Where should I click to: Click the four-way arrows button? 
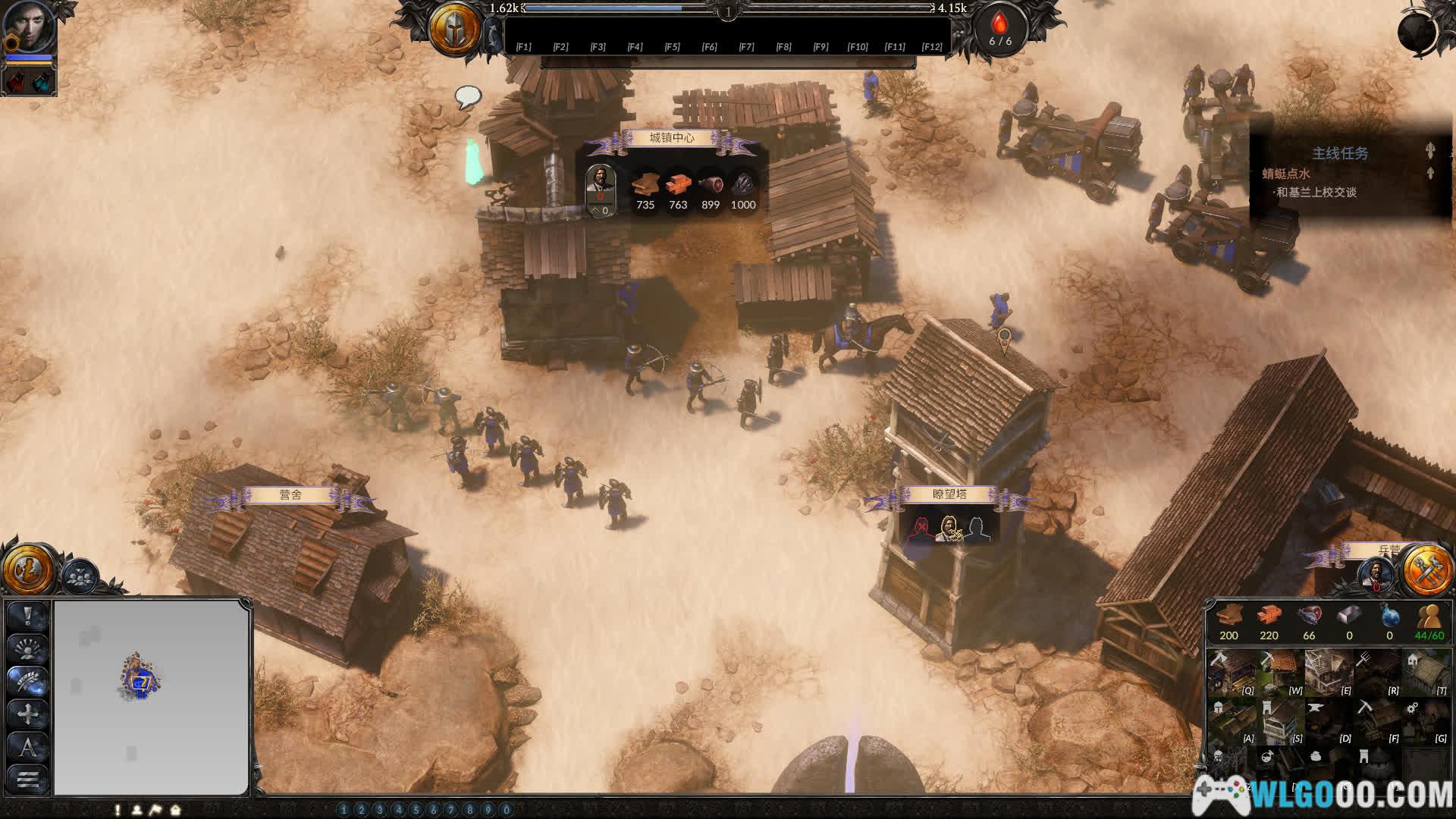(28, 714)
